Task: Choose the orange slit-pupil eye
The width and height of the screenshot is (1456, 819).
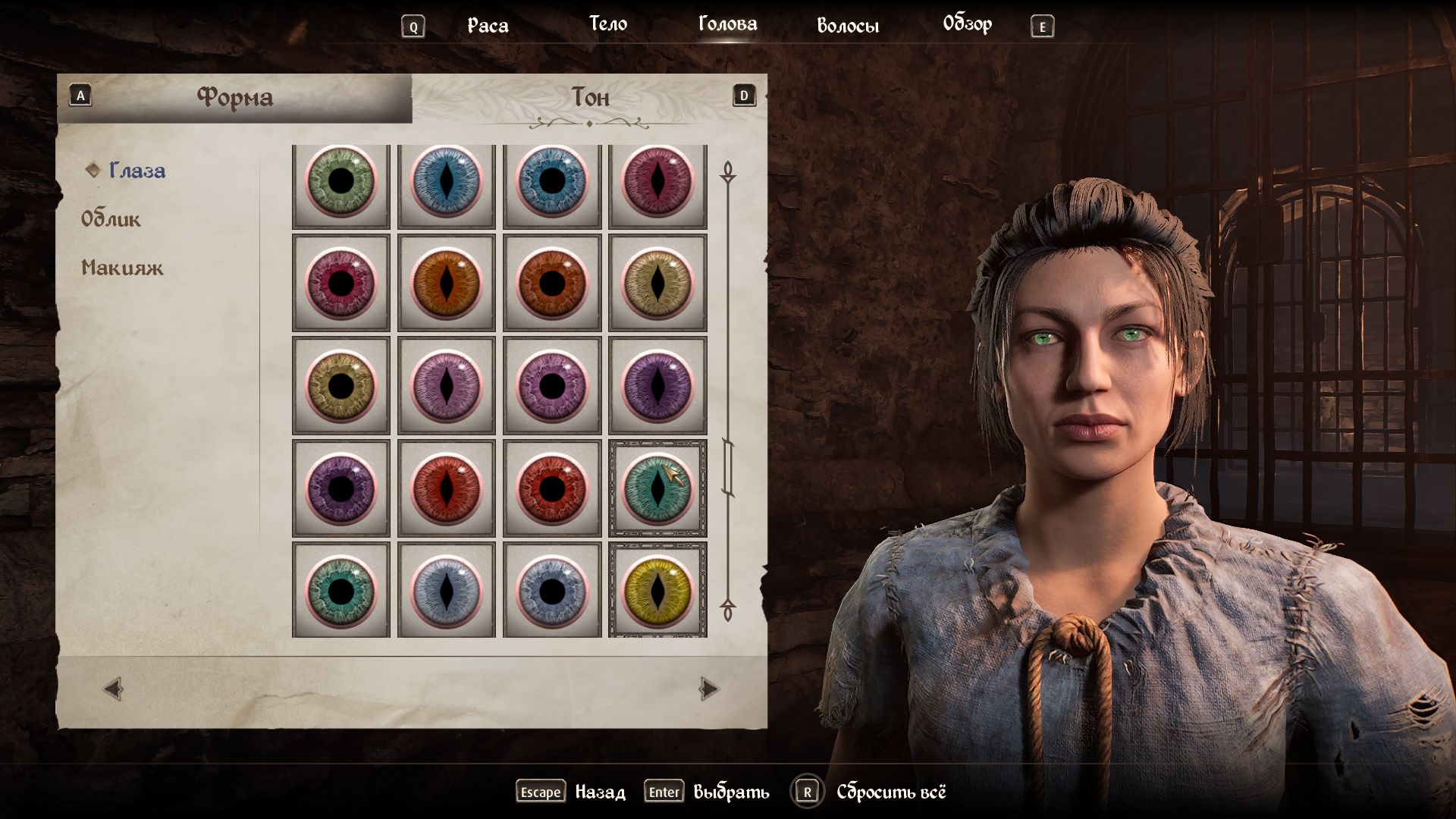Action: (x=447, y=284)
